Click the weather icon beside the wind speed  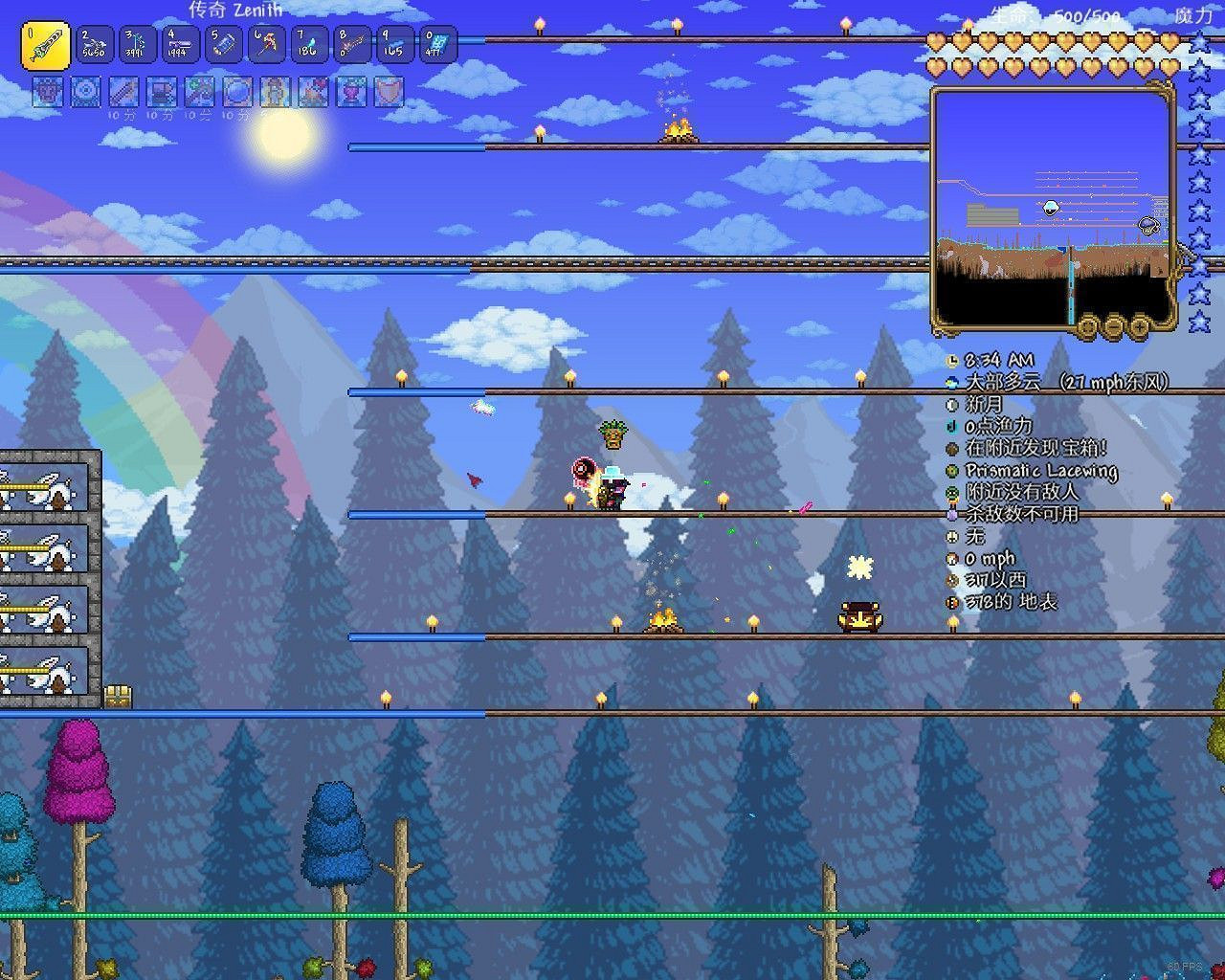click(x=952, y=382)
